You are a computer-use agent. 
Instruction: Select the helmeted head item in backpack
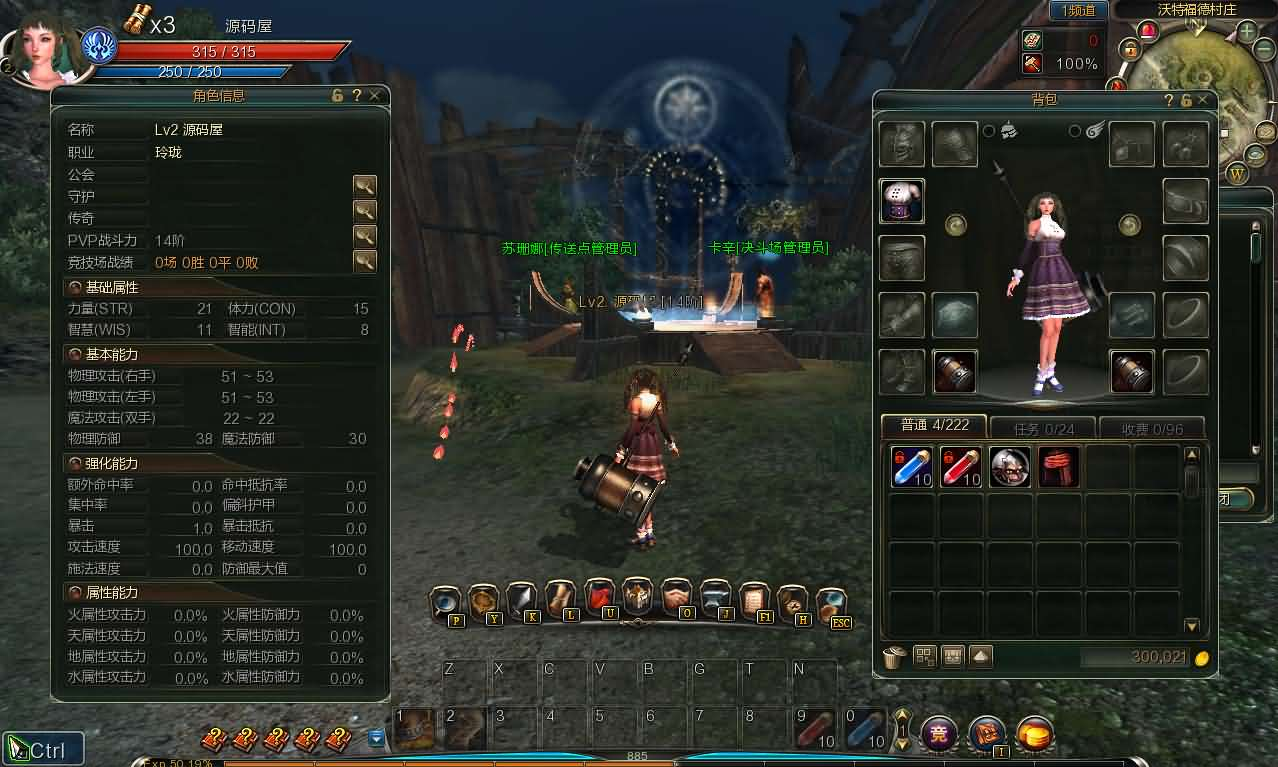pyautogui.click(x=1009, y=467)
